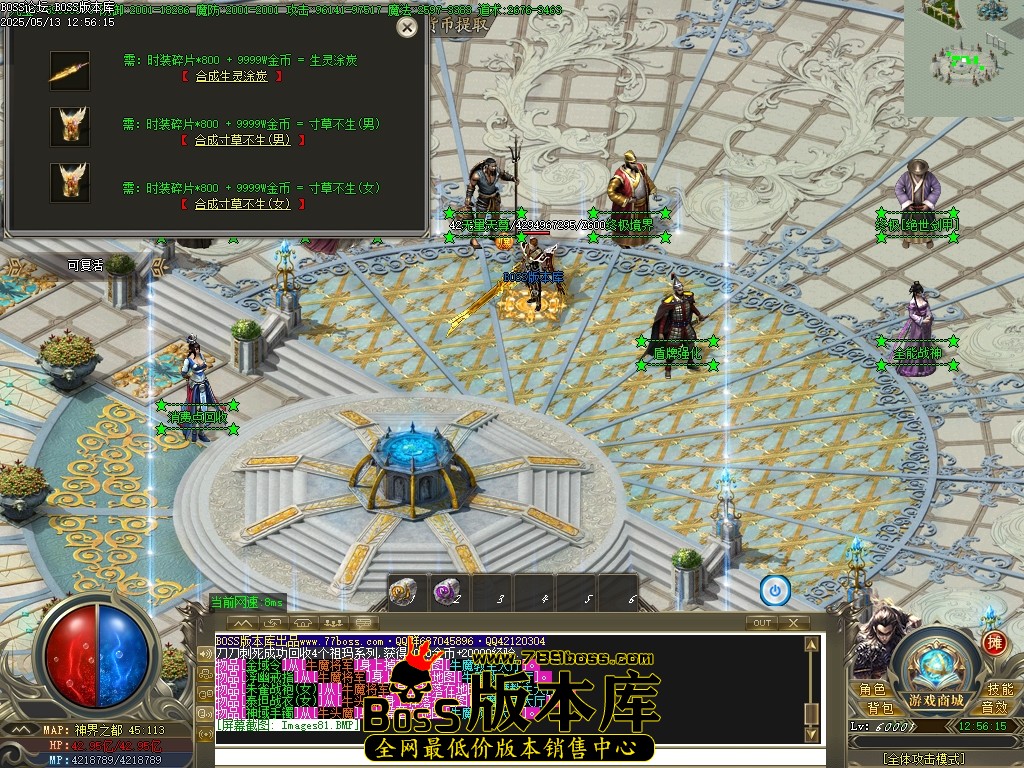Show the 技能 skills panel
Screen dimensions: 1024x768
coord(1000,690)
